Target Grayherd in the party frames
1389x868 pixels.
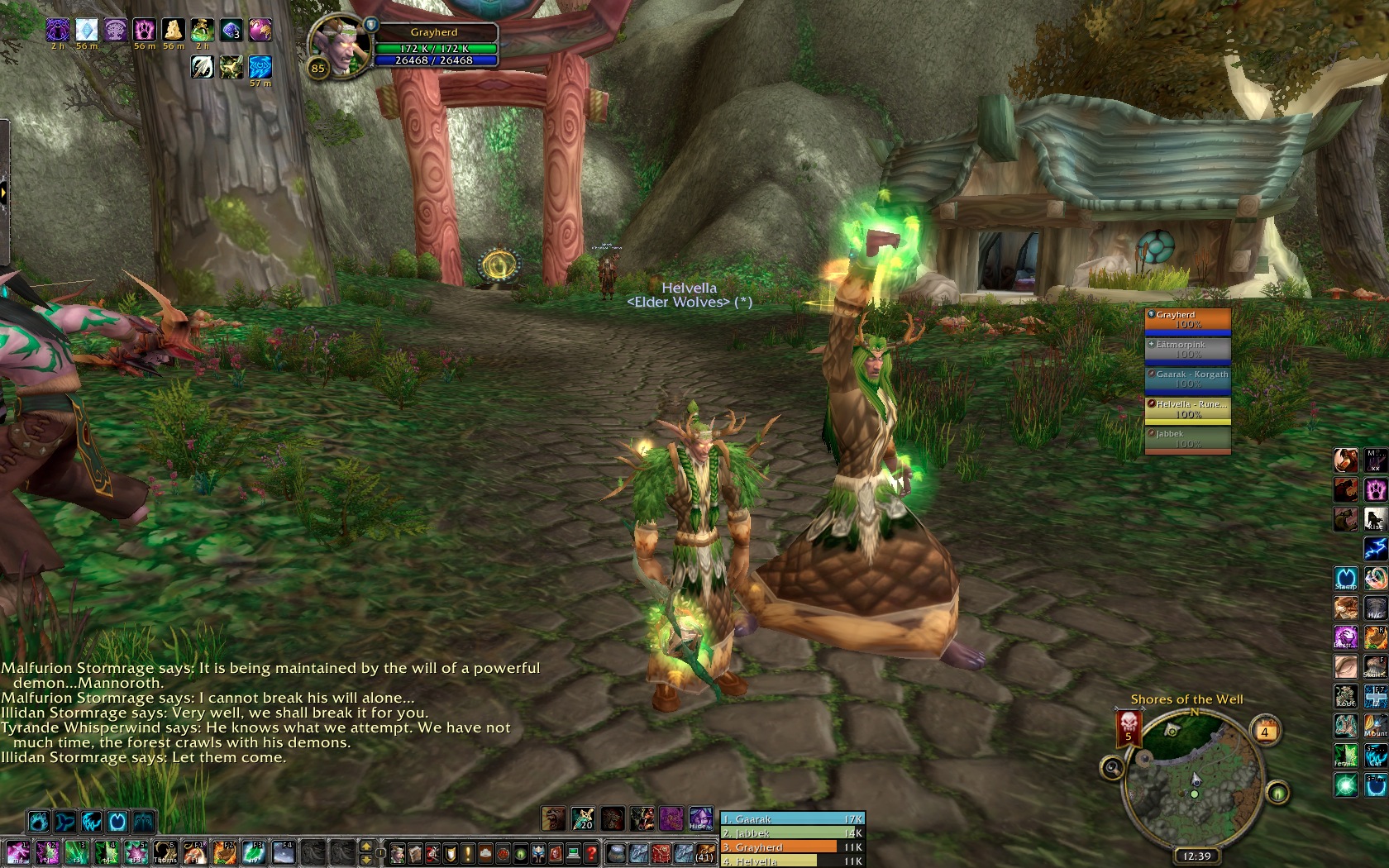click(1187, 320)
